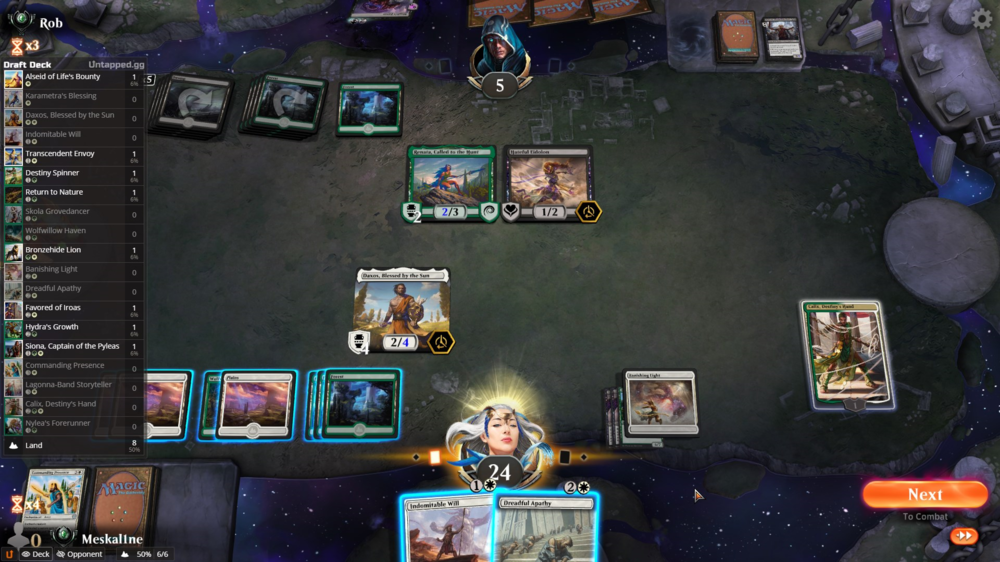Target opponent's Hateful Eidolon creature
This screenshot has width=1000, height=562.
(547, 183)
